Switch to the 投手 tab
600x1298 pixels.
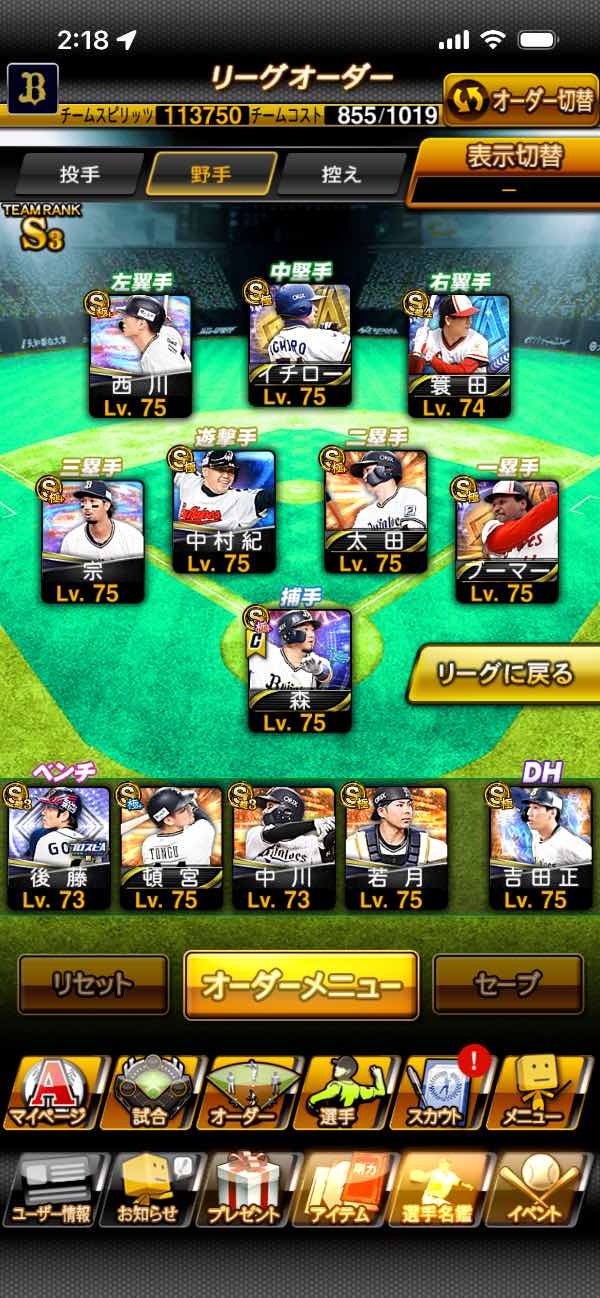[x=79, y=174]
